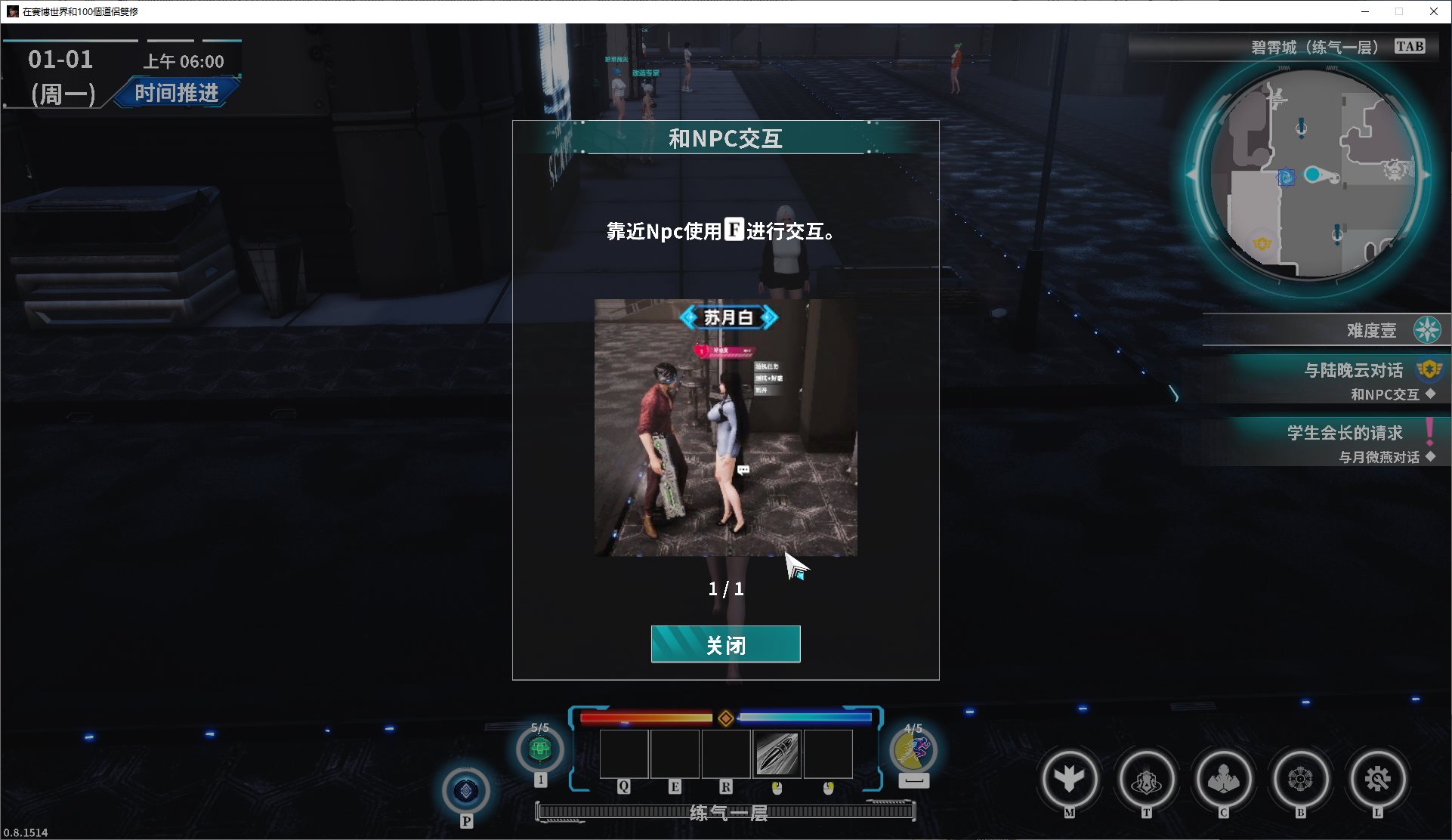
Task: Open settings via the gear-and-wrench icon
Action: tap(1377, 779)
